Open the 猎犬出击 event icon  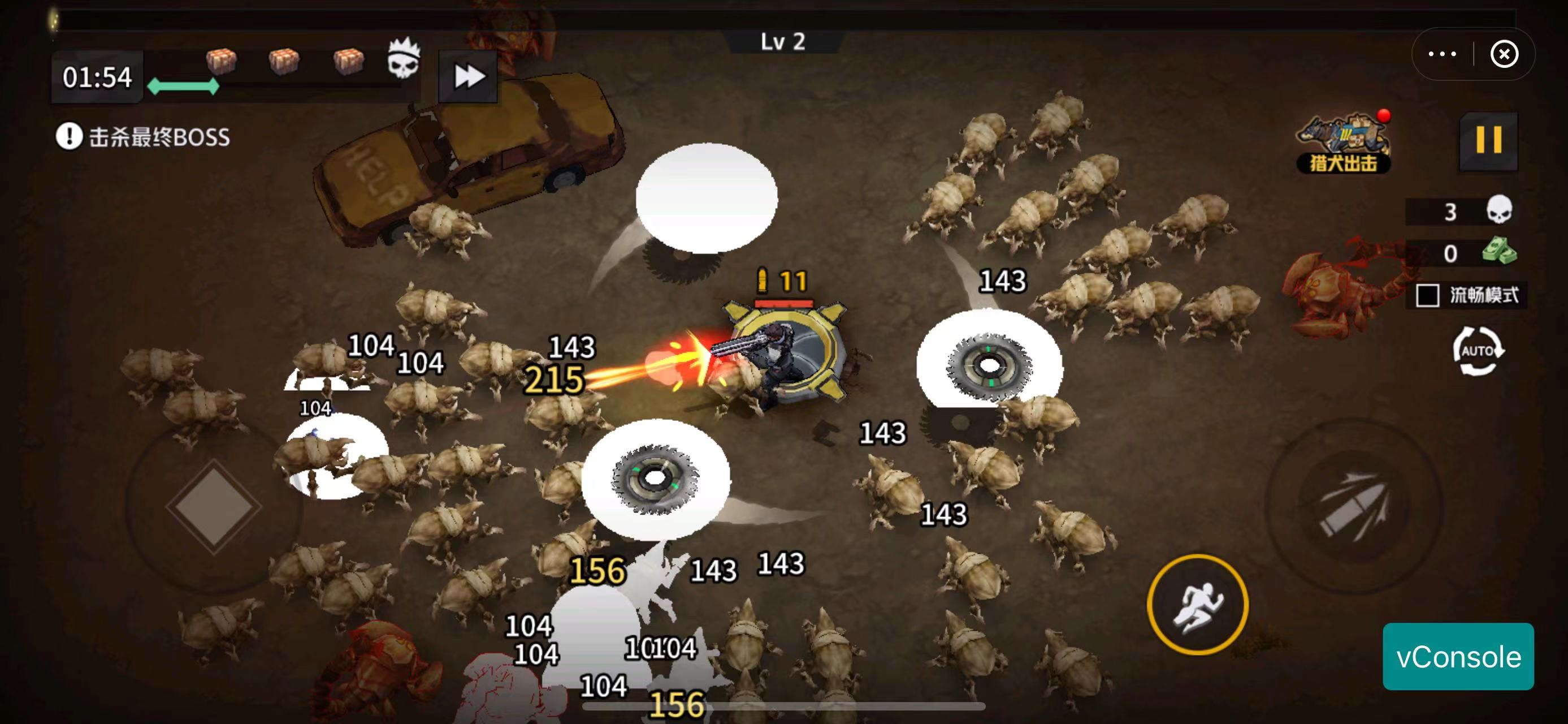click(1344, 144)
